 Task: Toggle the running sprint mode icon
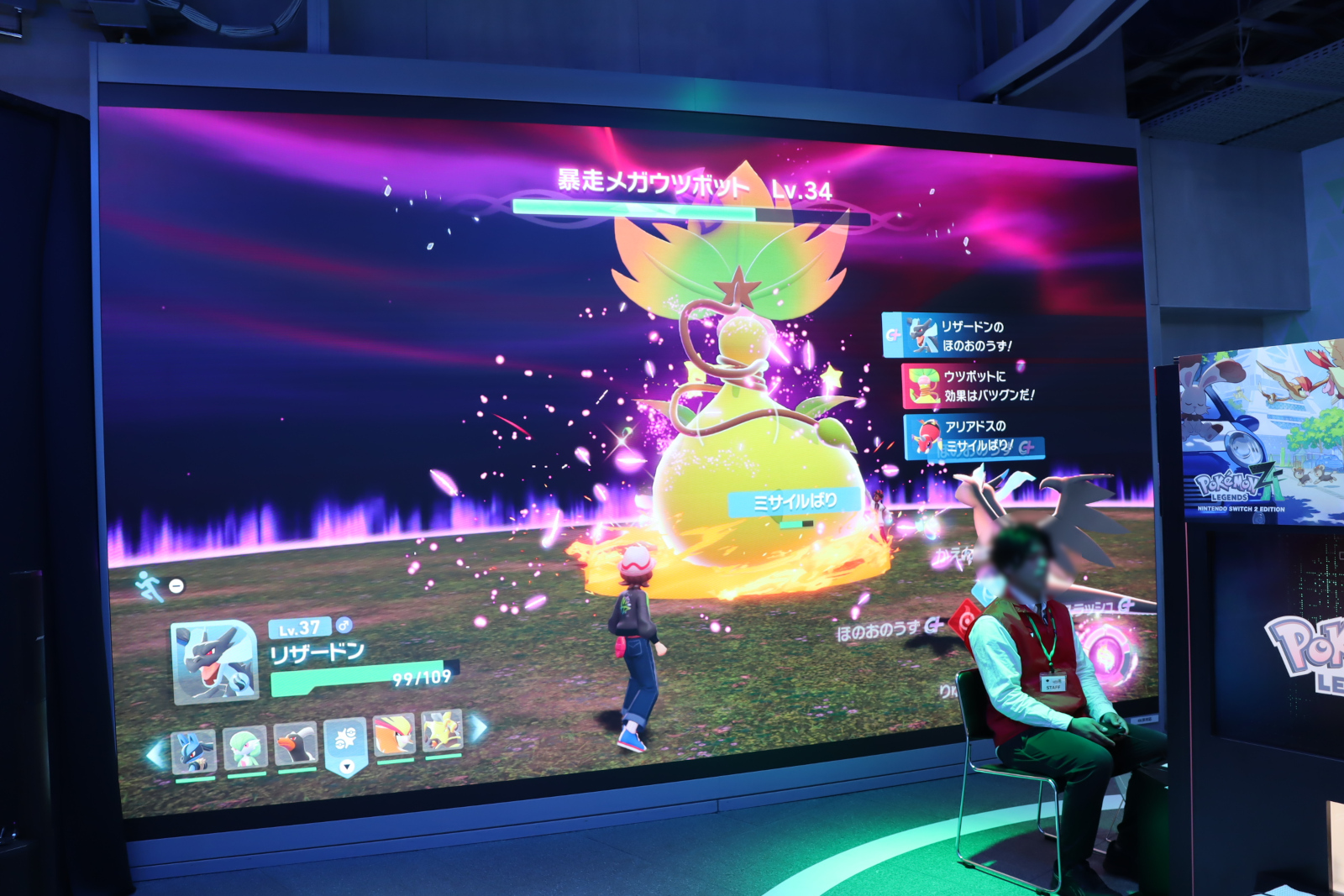click(149, 586)
